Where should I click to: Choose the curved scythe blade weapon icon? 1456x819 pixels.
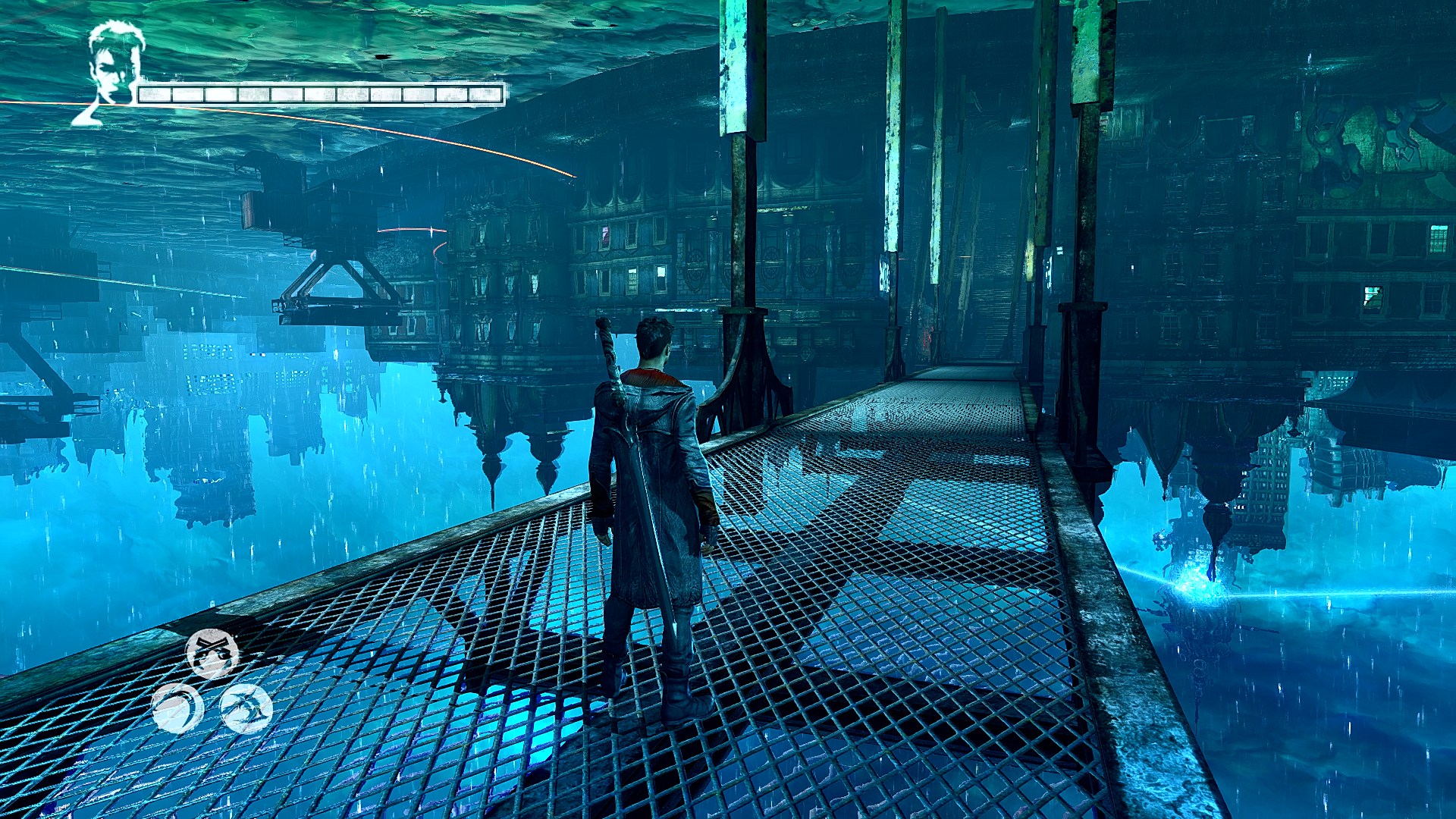point(178,709)
